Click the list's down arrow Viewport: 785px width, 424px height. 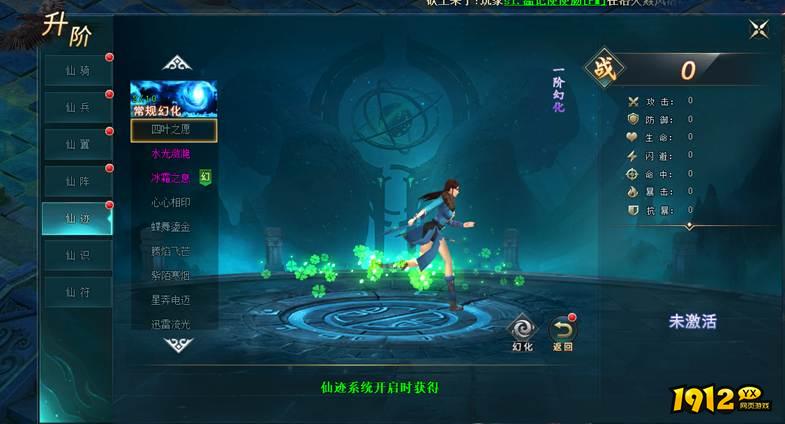177,344
